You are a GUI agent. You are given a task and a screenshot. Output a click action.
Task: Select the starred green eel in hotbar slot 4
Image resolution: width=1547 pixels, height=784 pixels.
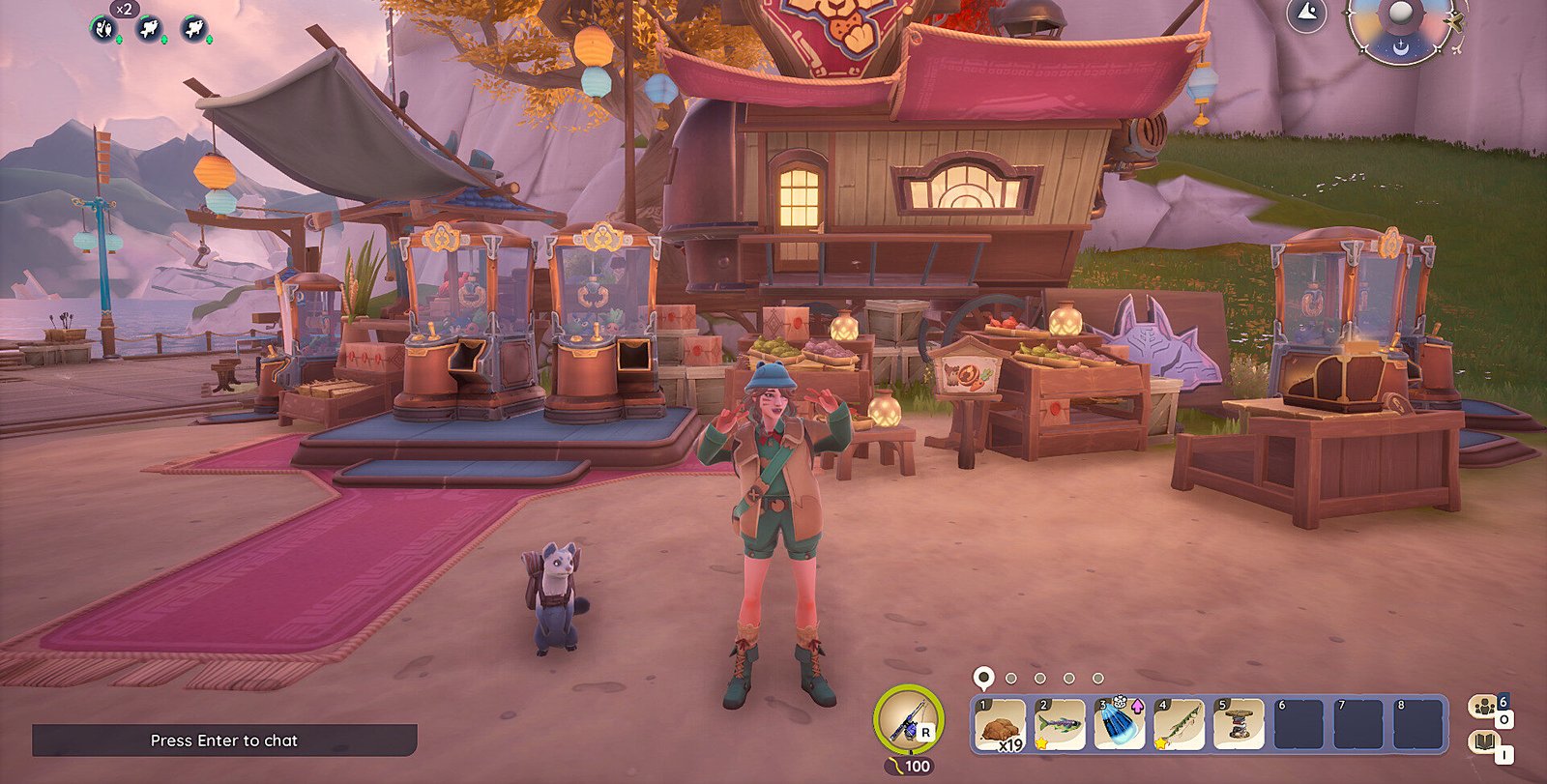[x=1180, y=724]
